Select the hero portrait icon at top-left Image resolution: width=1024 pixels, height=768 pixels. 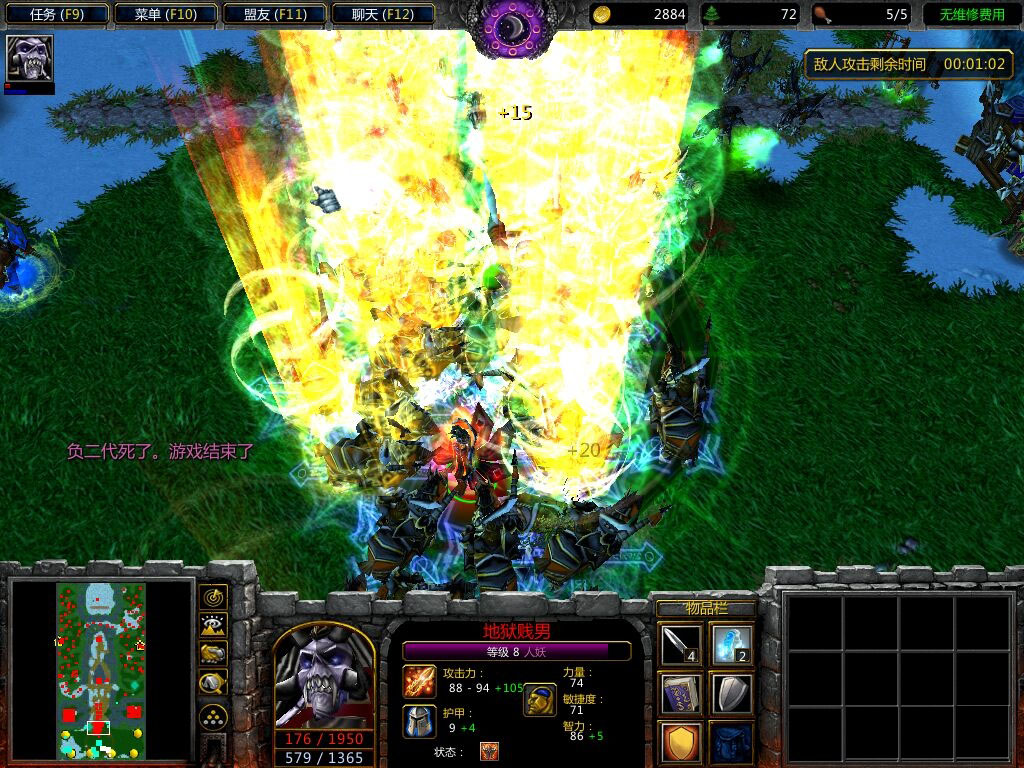click(30, 59)
